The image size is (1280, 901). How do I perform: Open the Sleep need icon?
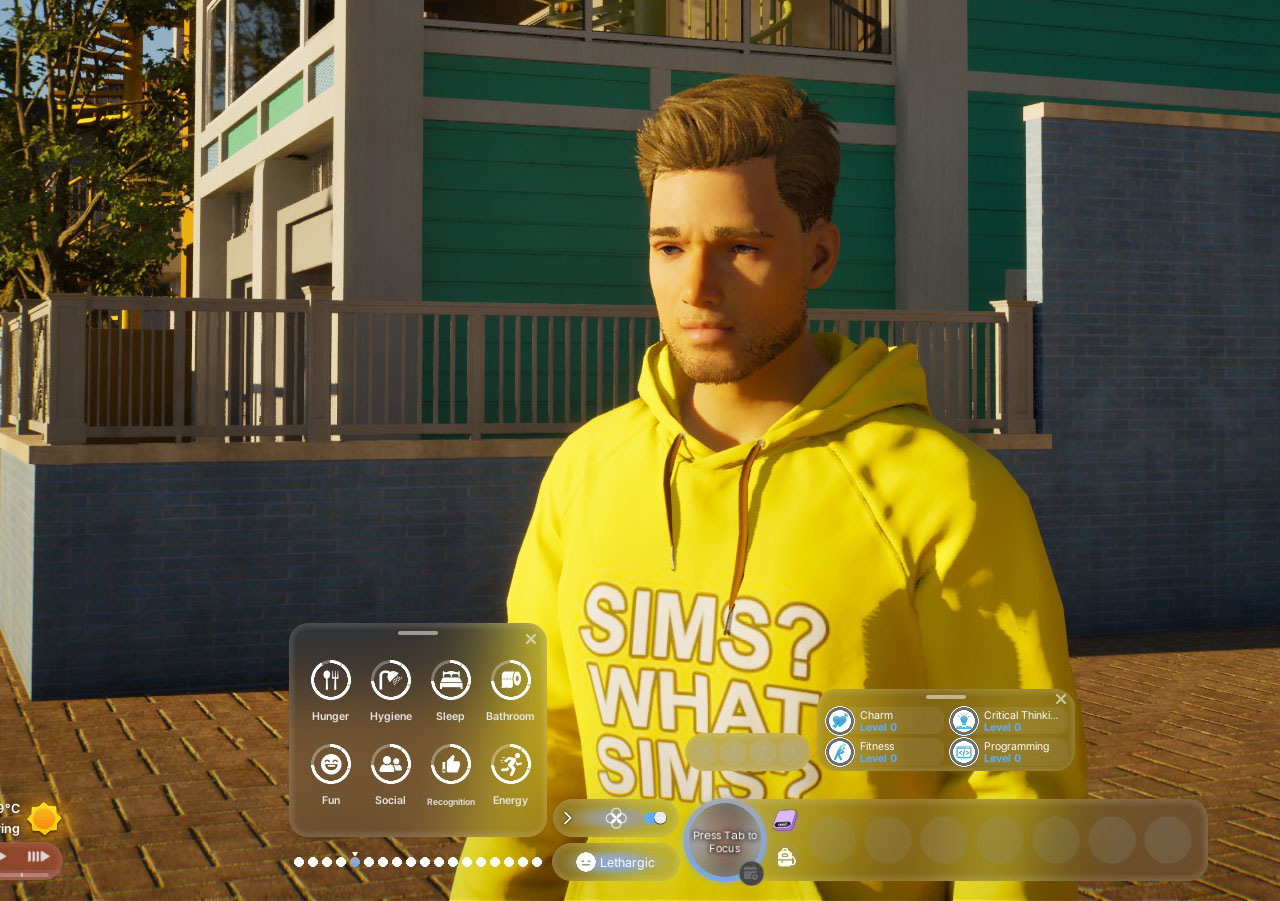[x=450, y=680]
